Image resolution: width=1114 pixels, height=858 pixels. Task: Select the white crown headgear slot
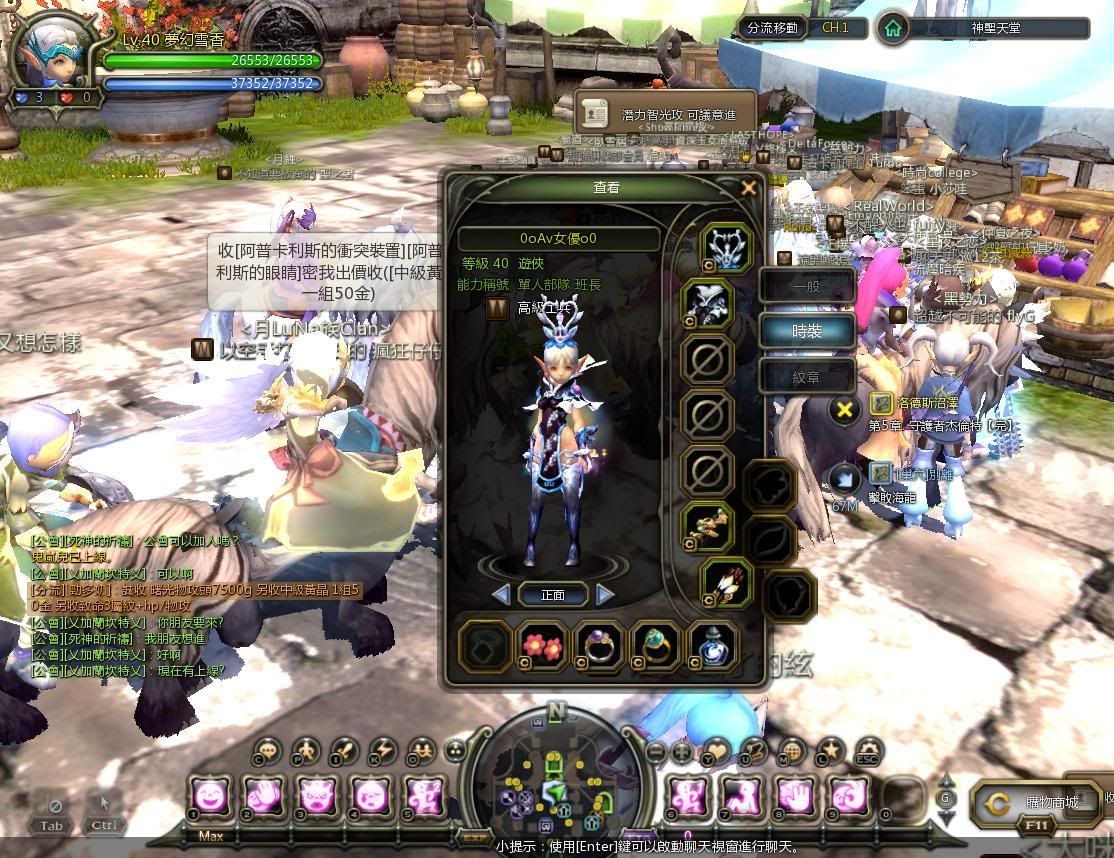click(727, 248)
